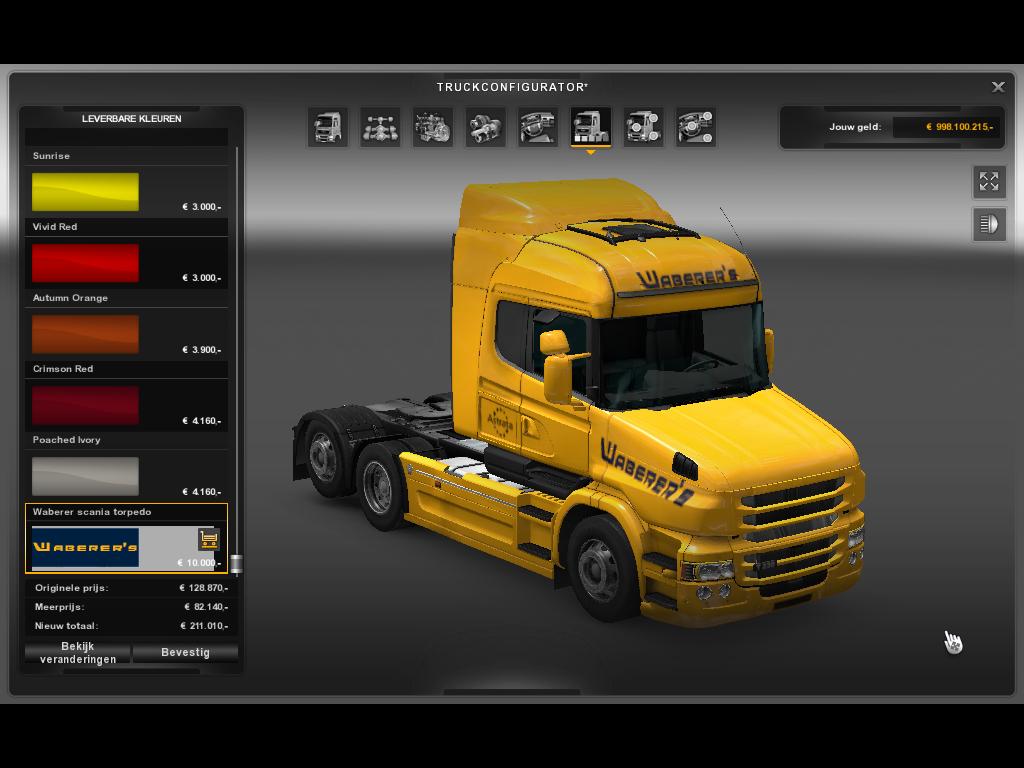This screenshot has width=1024, height=768.
Task: Open the truck cabin tab
Action: pyautogui.click(x=328, y=127)
